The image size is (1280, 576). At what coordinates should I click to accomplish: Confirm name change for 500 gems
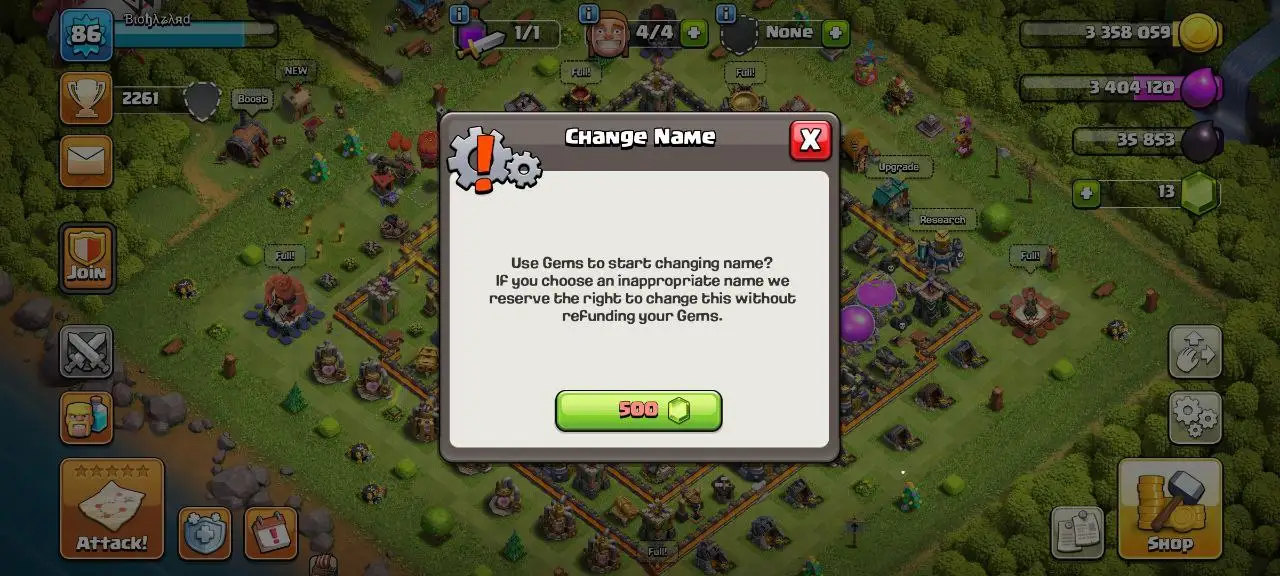[x=638, y=410]
